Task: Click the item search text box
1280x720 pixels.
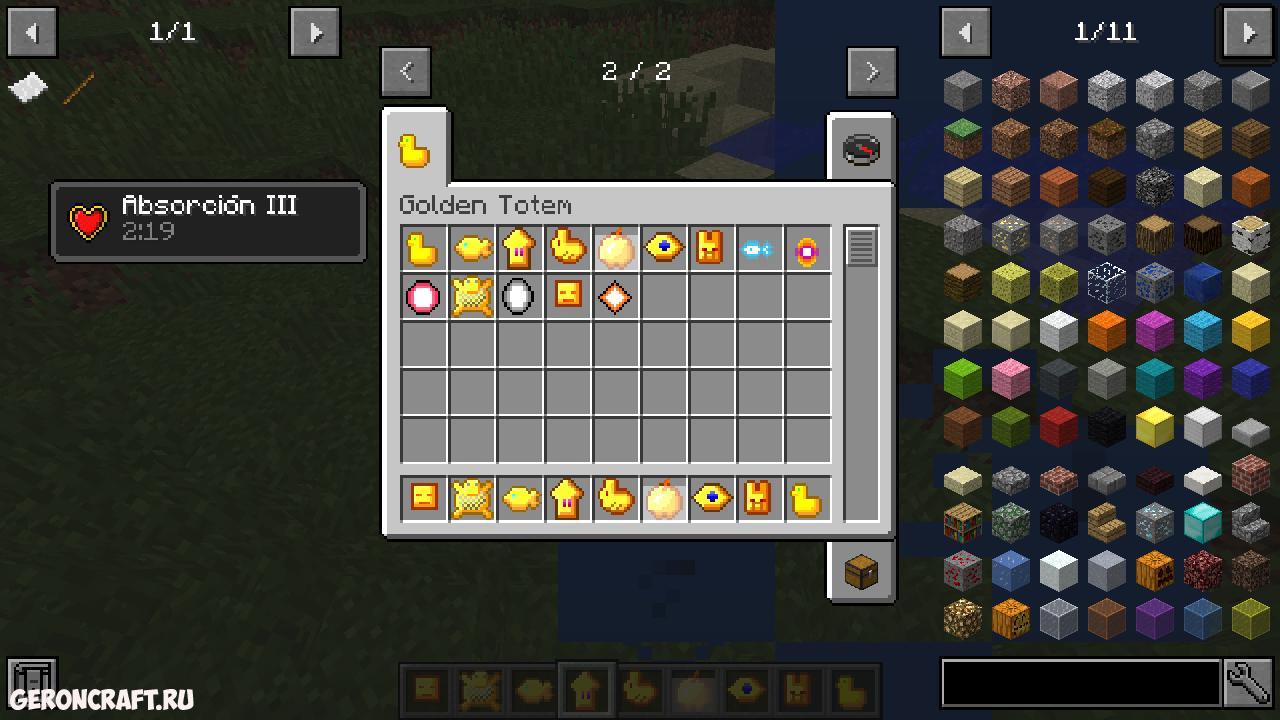Action: (1080, 683)
